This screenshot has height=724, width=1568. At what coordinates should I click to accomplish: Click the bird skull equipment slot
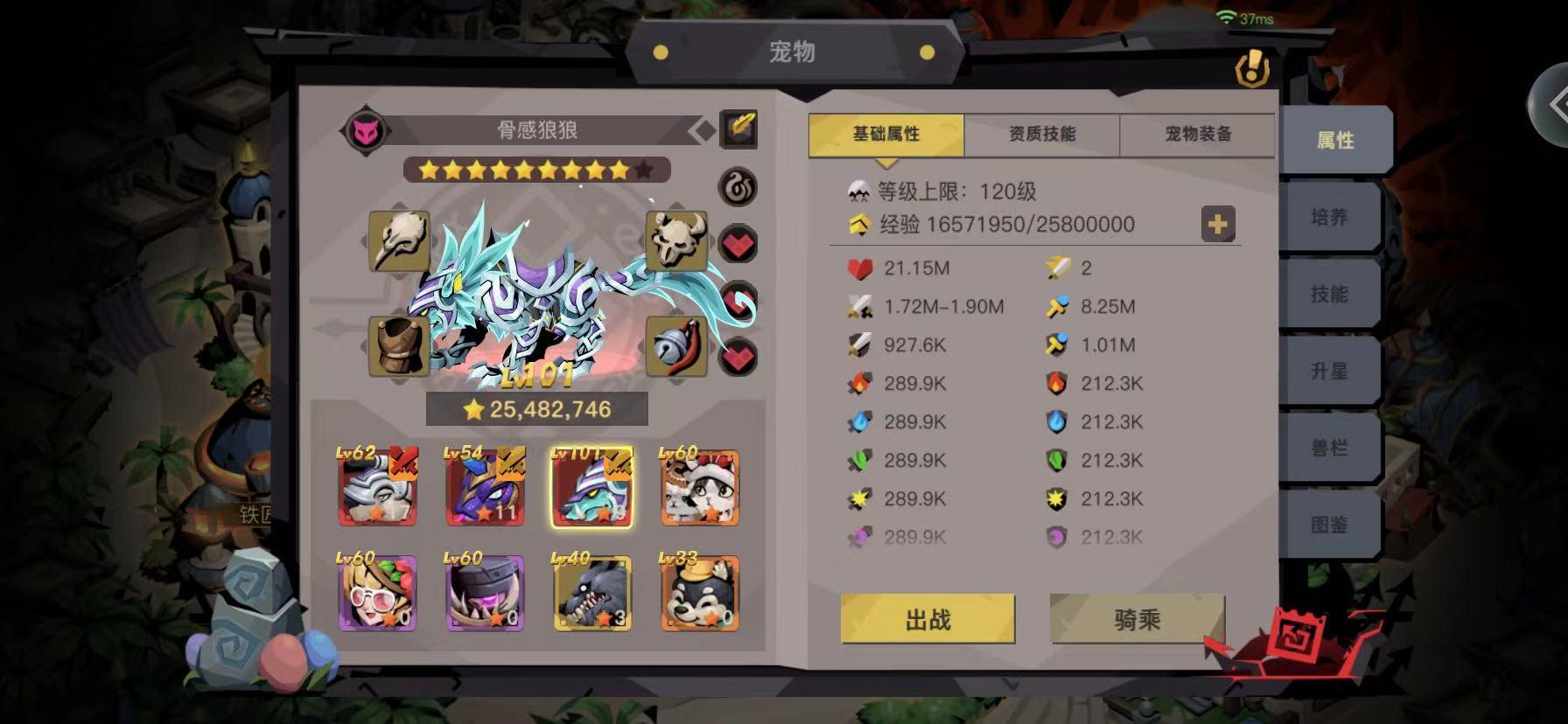(x=402, y=240)
